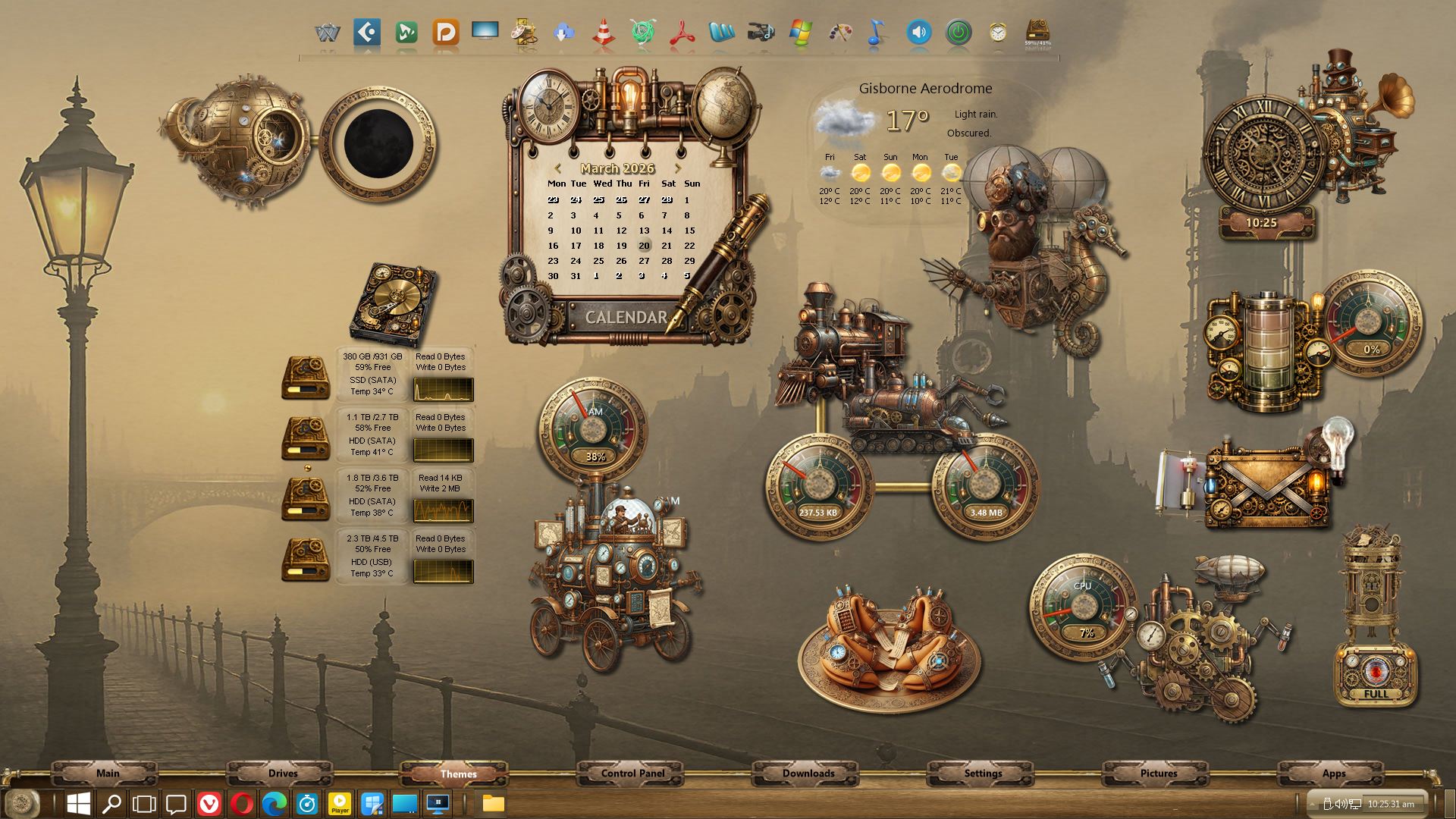Viewport: 1456px width, 819px height.
Task: Select the Themes tab
Action: [458, 773]
